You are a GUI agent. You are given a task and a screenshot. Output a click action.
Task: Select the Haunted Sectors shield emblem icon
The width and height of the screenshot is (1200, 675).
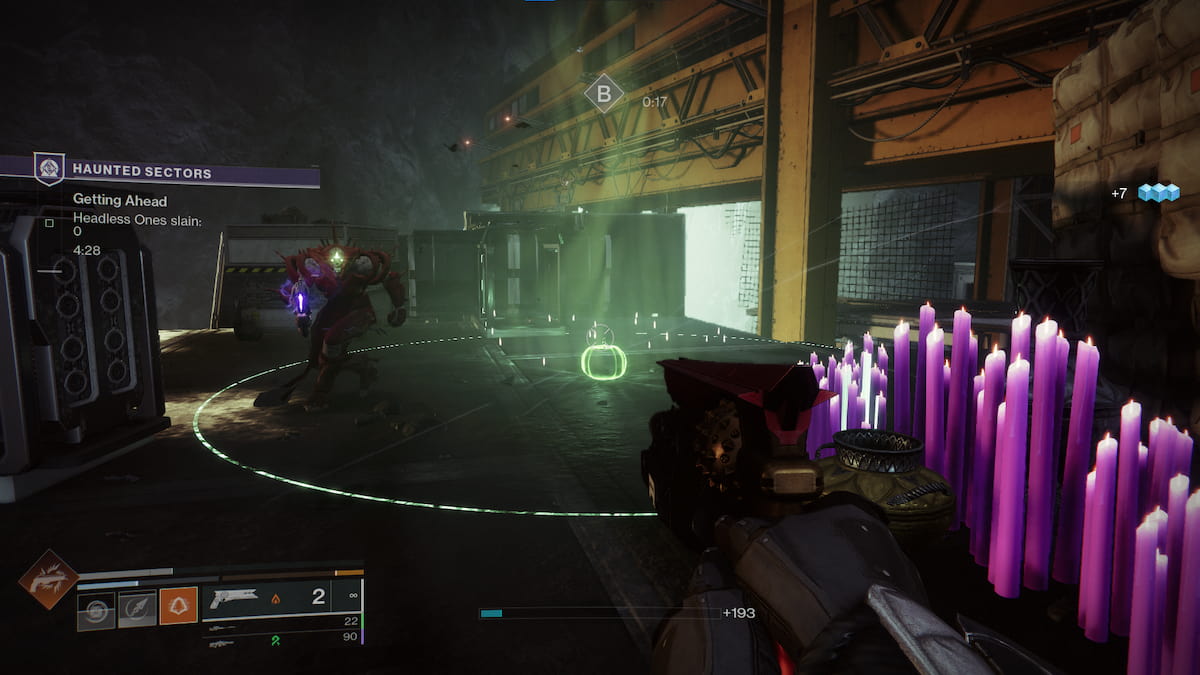(49, 169)
